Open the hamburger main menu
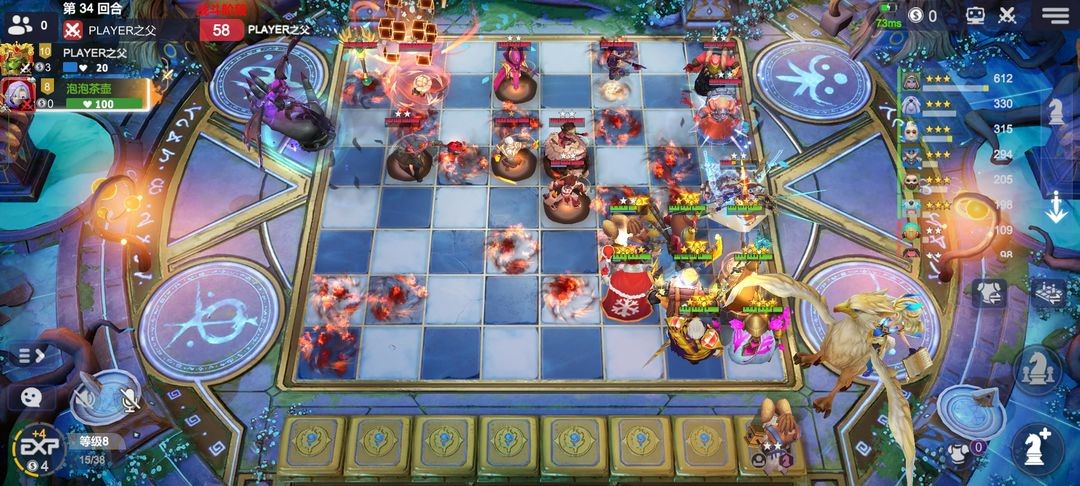The height and width of the screenshot is (486, 1080). [1054, 15]
